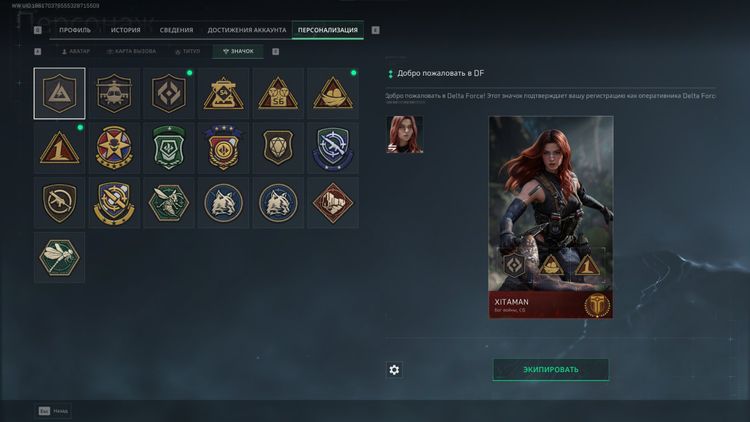Viewport: 750px width, 422px height.
Task: Pick the wasp hexagon badge
Action: point(169,203)
